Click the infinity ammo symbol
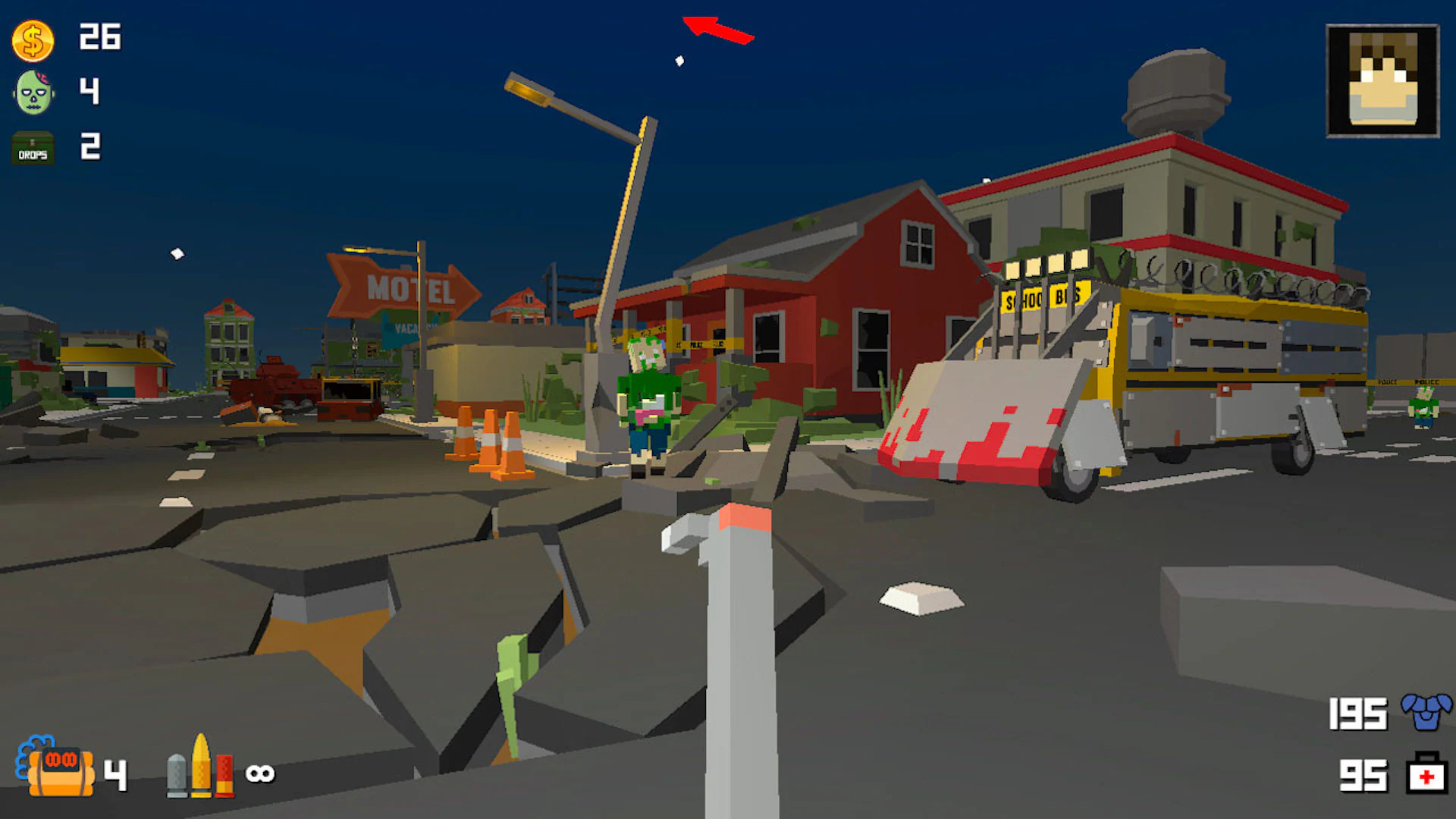Image resolution: width=1456 pixels, height=819 pixels. (x=261, y=773)
